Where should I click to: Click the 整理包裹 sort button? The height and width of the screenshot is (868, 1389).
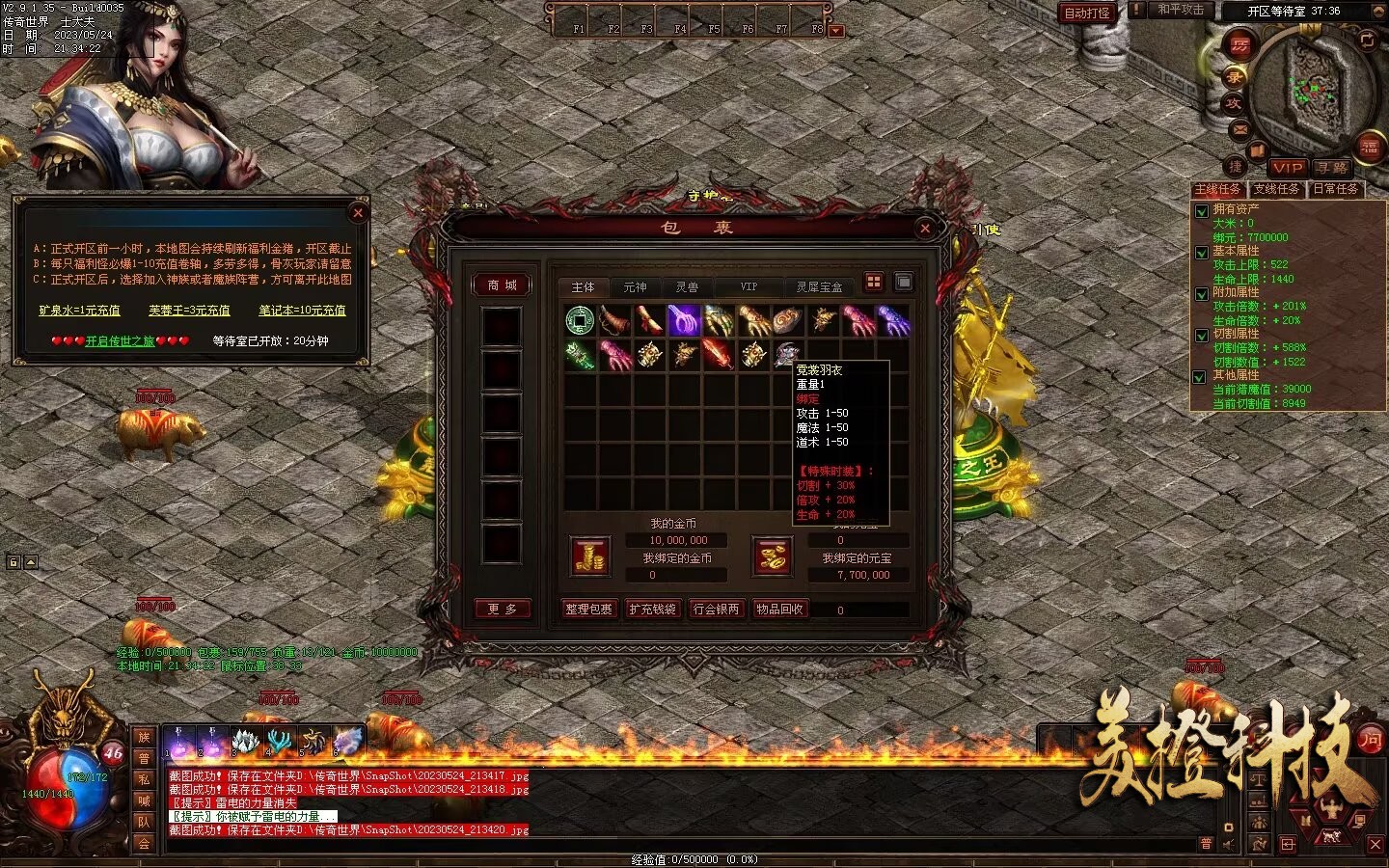588,610
